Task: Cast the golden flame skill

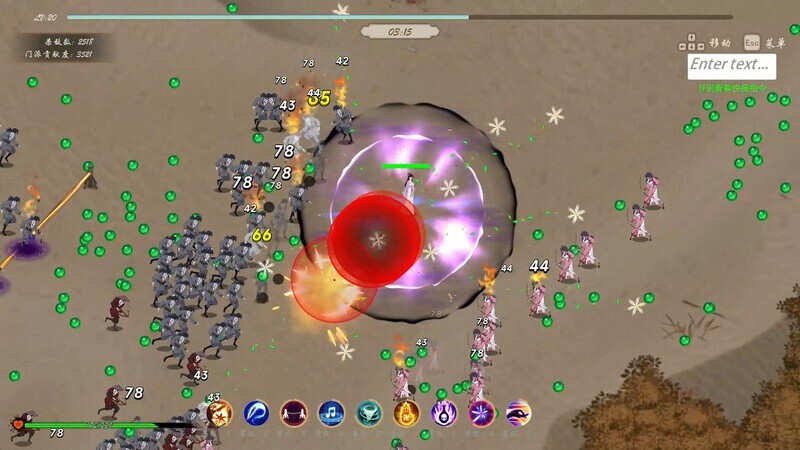Action: click(x=406, y=411)
